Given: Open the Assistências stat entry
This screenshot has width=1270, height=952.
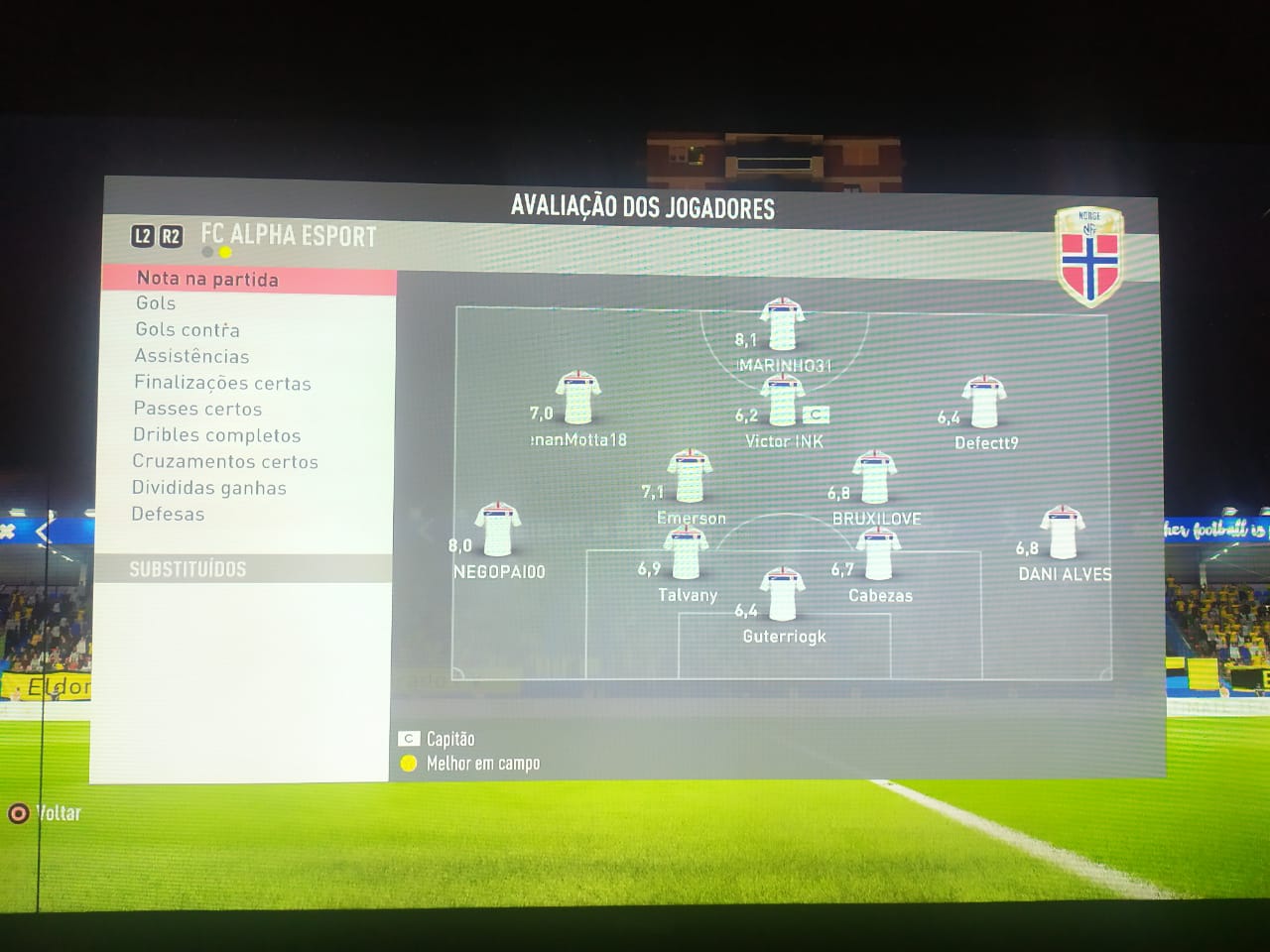Looking at the screenshot, I should (191, 356).
